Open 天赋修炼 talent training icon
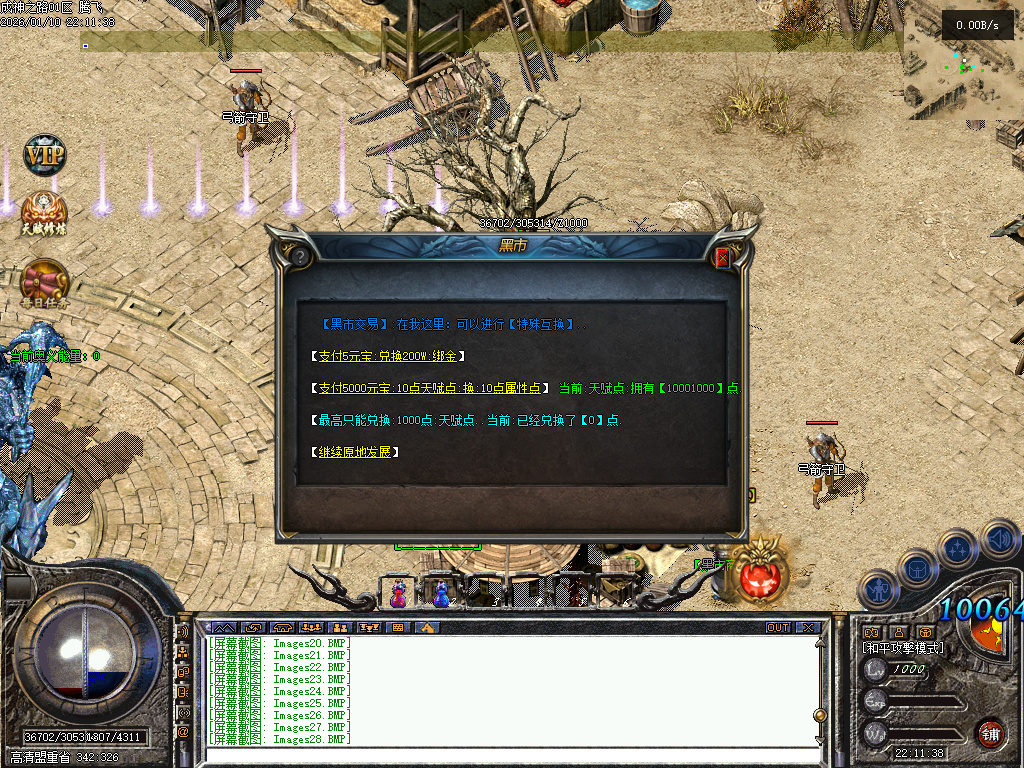 tap(44, 213)
